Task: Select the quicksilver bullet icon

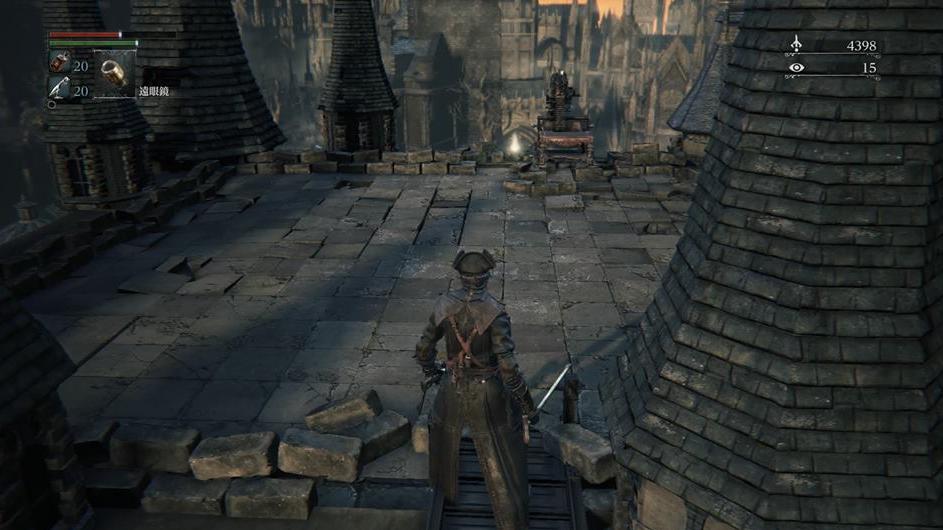Action: (x=59, y=90)
